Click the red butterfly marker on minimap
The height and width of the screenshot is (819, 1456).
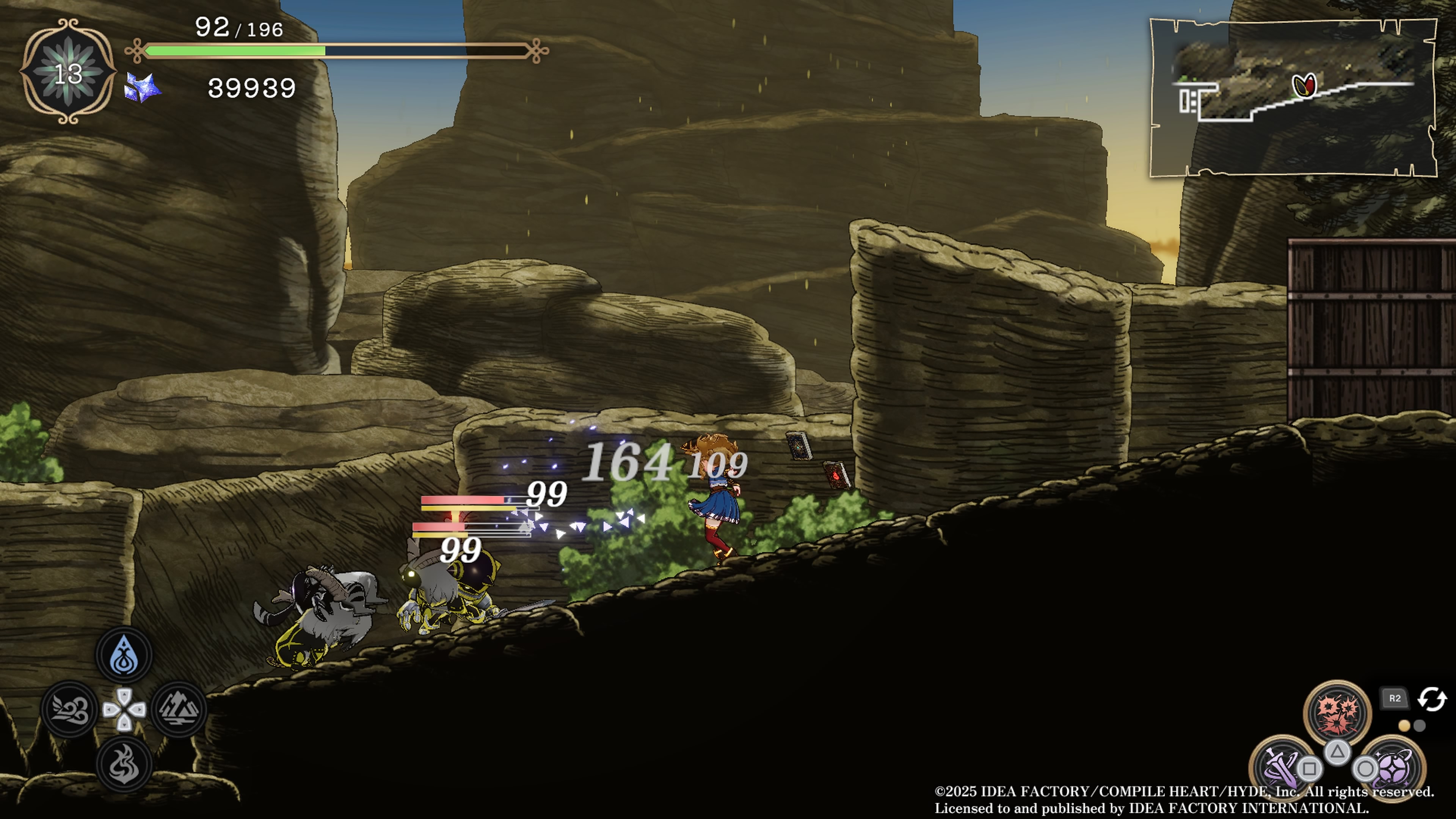pos(1304,86)
